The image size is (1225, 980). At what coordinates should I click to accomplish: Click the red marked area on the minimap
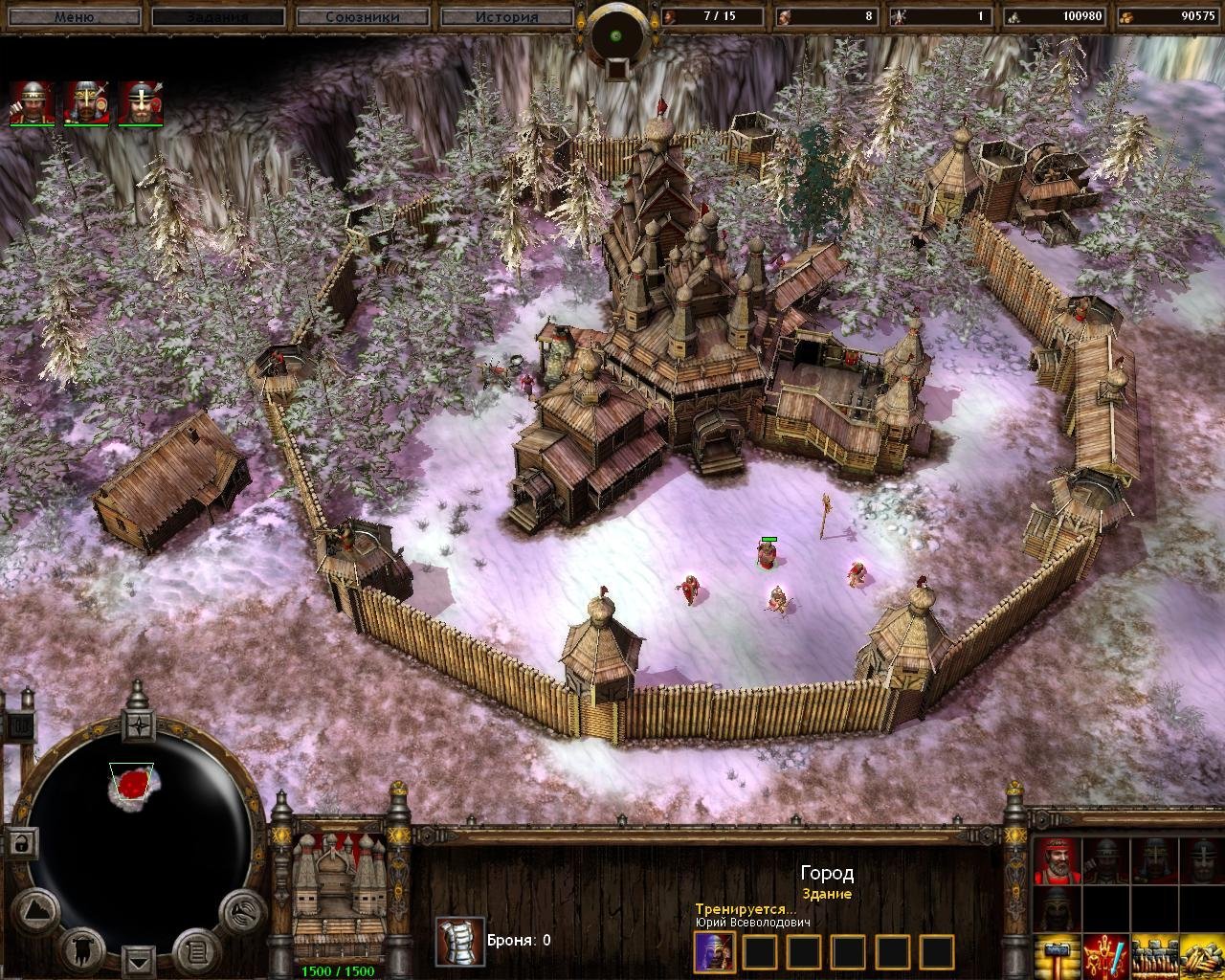(132, 785)
